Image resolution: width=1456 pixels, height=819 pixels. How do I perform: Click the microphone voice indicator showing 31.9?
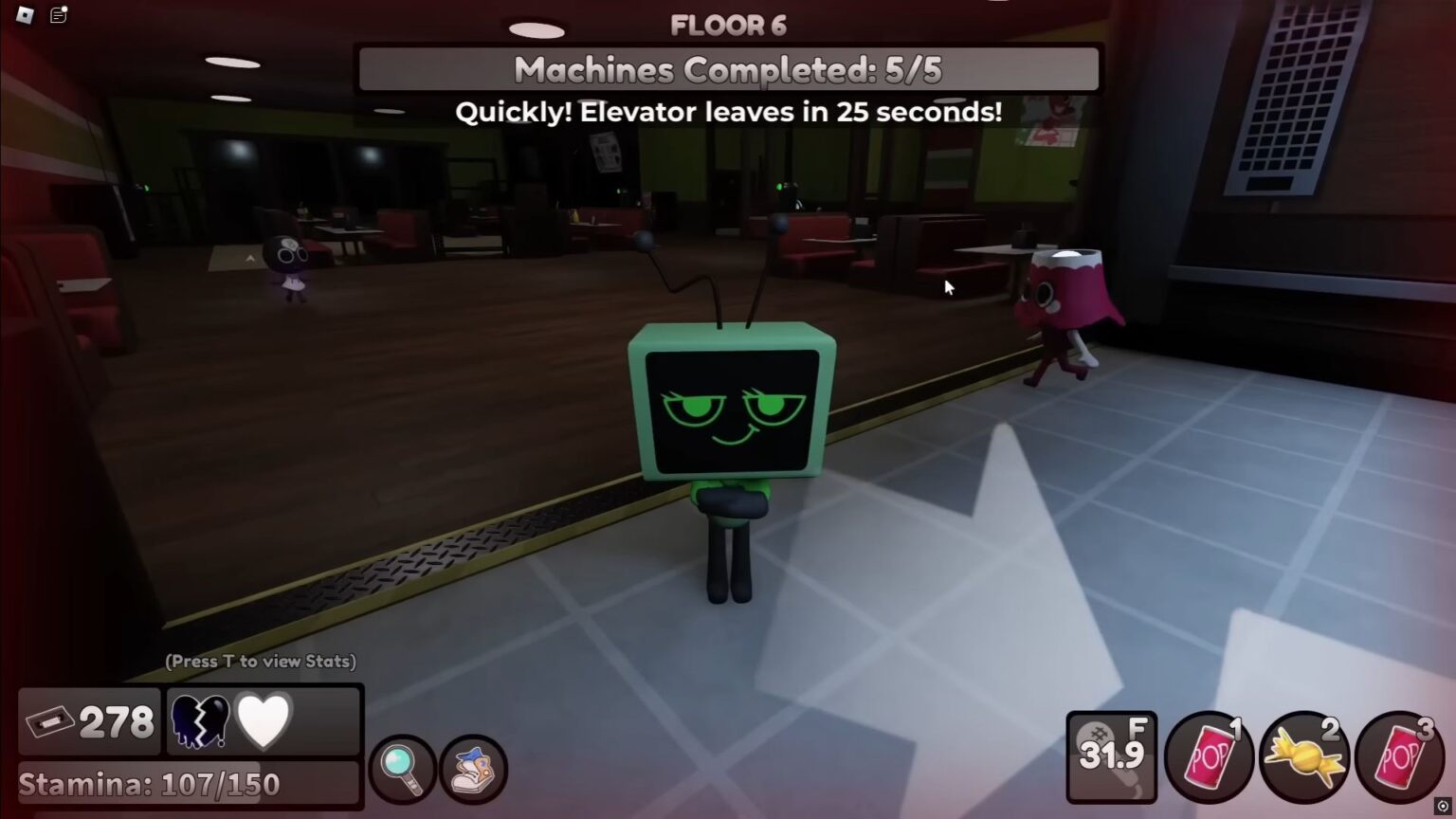point(1111,755)
